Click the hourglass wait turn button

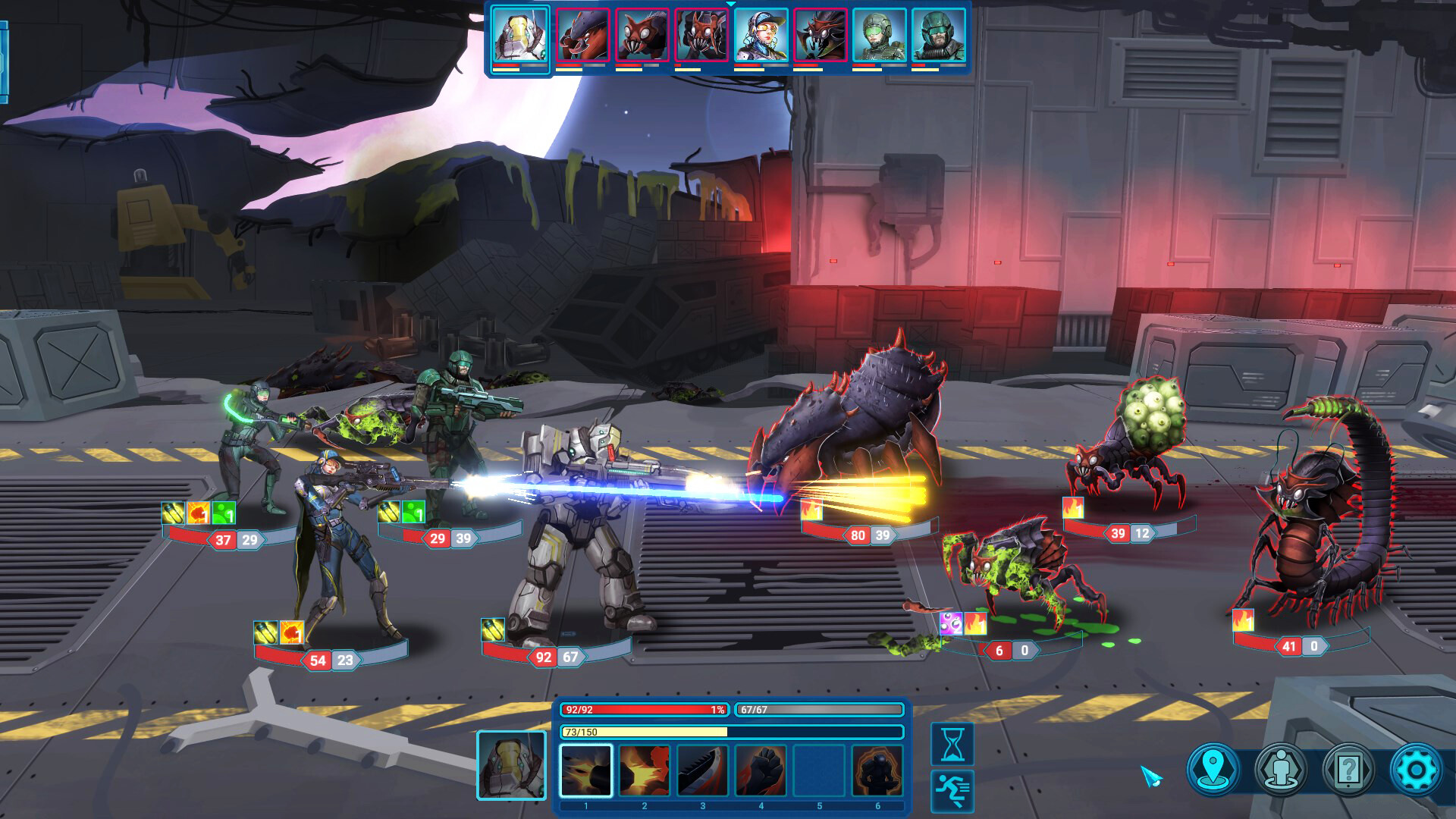952,743
